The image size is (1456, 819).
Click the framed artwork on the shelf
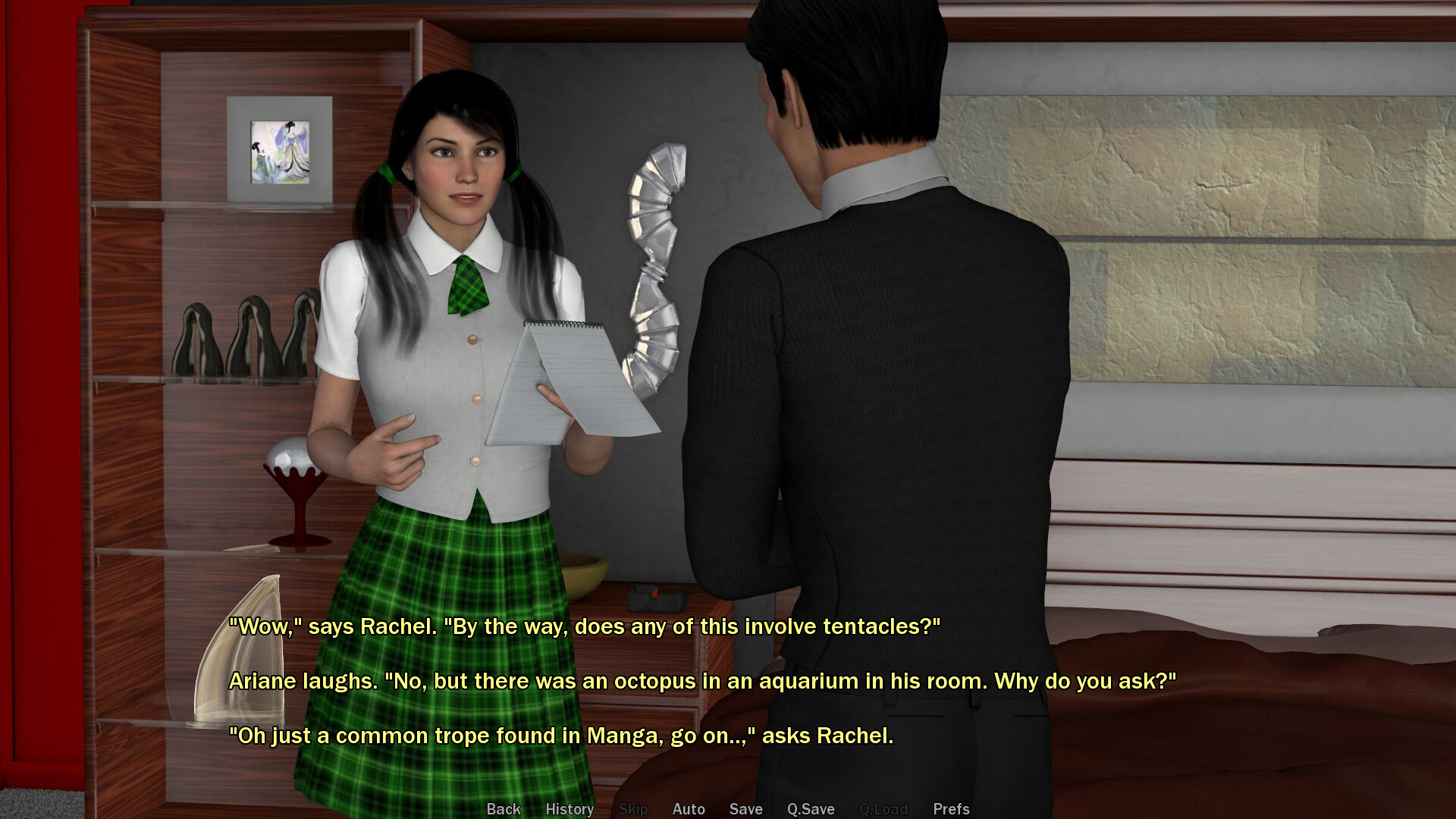(279, 152)
